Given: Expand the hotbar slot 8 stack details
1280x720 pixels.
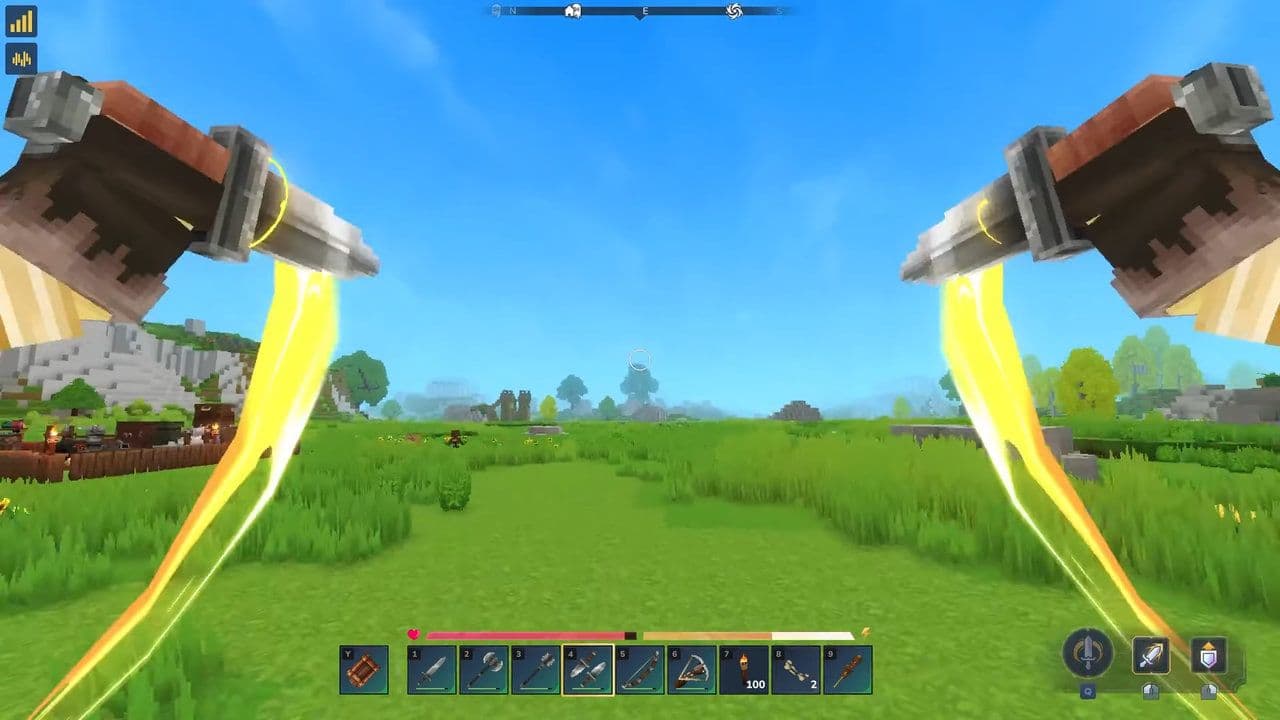Looking at the screenshot, I should (x=797, y=669).
